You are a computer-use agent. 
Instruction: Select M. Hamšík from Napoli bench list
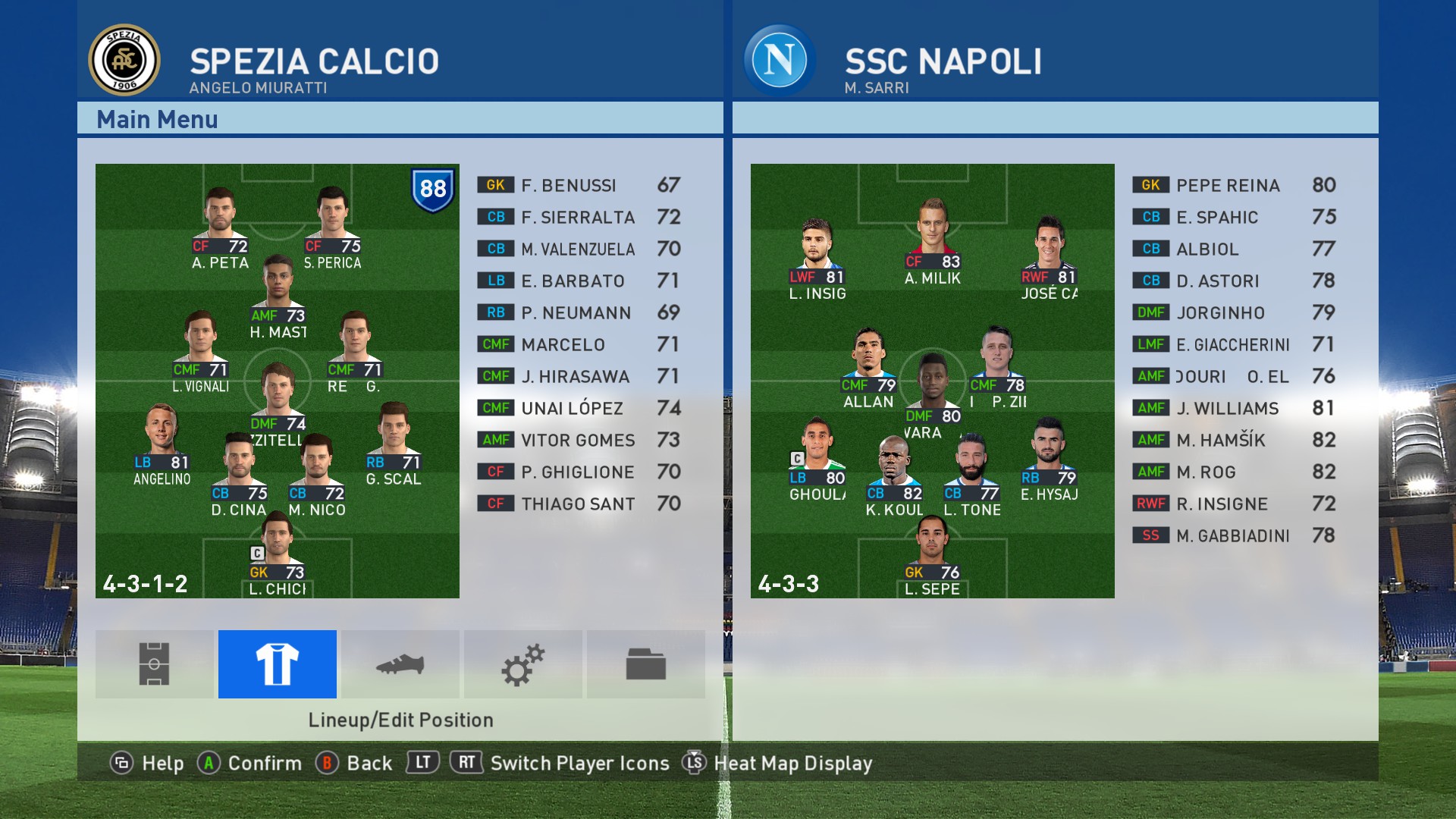(x=1235, y=440)
